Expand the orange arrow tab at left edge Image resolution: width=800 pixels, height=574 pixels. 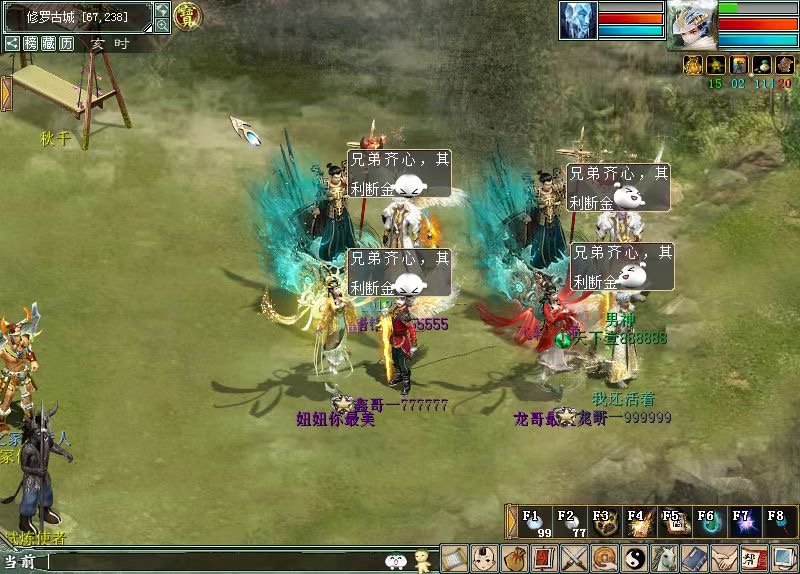[x=6, y=92]
